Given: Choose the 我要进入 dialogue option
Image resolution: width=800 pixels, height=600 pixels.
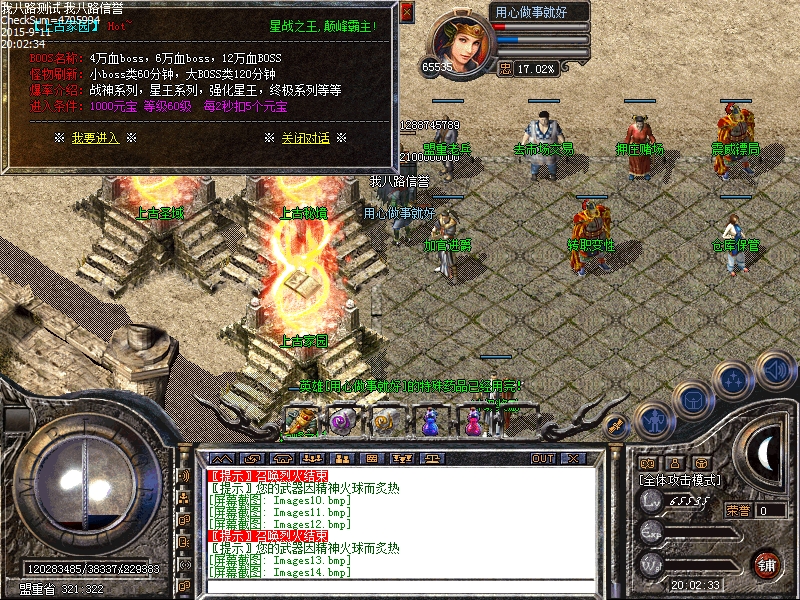Looking at the screenshot, I should [95, 138].
